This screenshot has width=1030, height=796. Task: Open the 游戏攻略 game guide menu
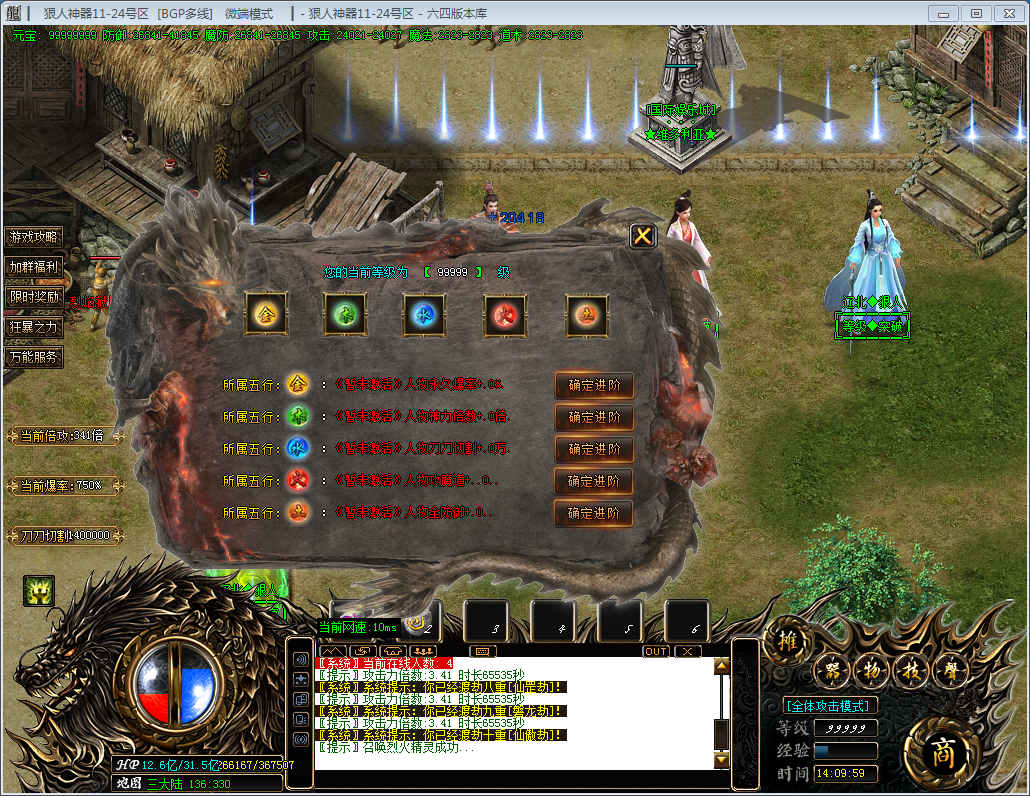coord(34,237)
